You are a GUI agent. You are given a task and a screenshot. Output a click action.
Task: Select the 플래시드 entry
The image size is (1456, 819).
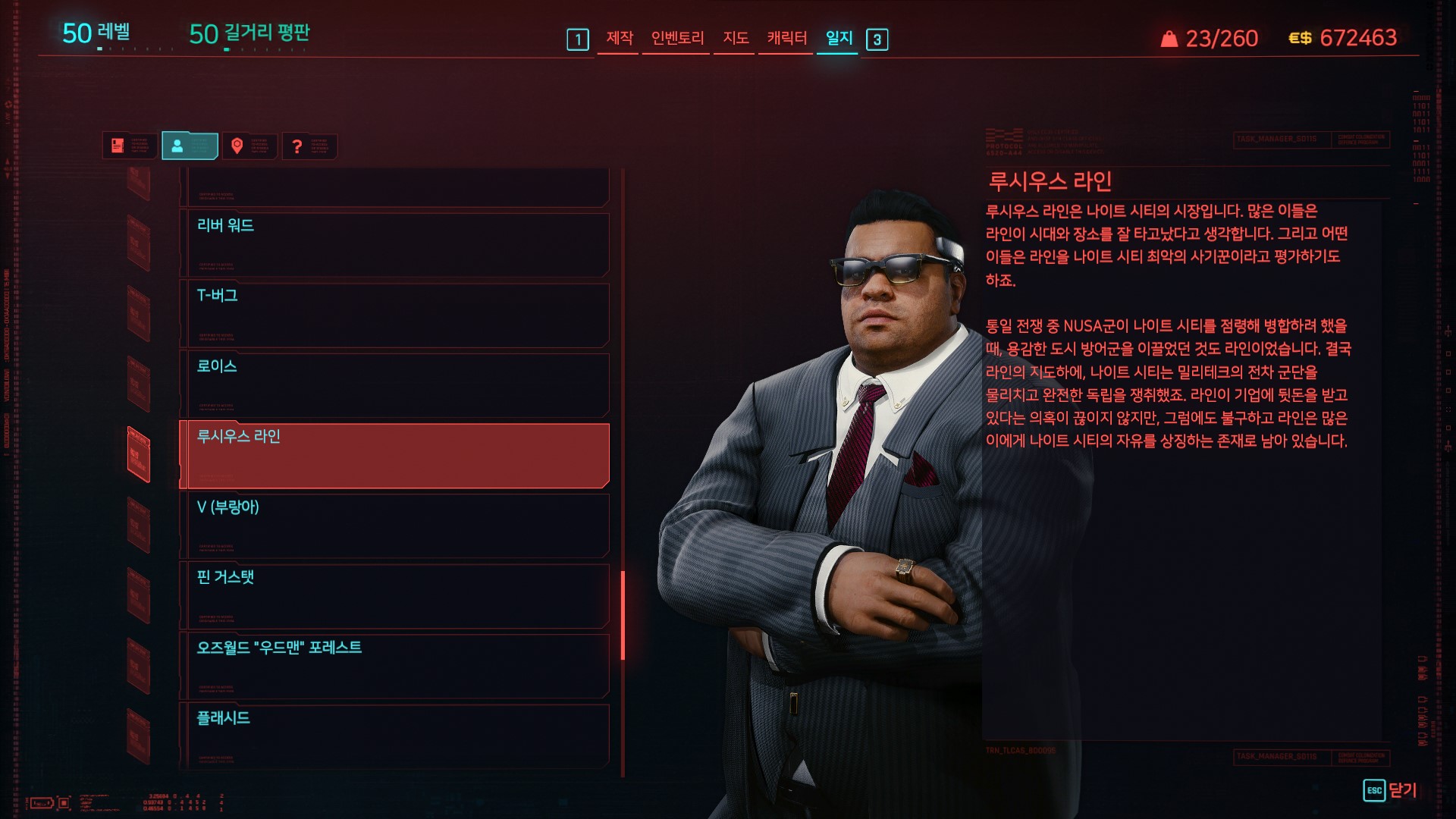coord(394,734)
